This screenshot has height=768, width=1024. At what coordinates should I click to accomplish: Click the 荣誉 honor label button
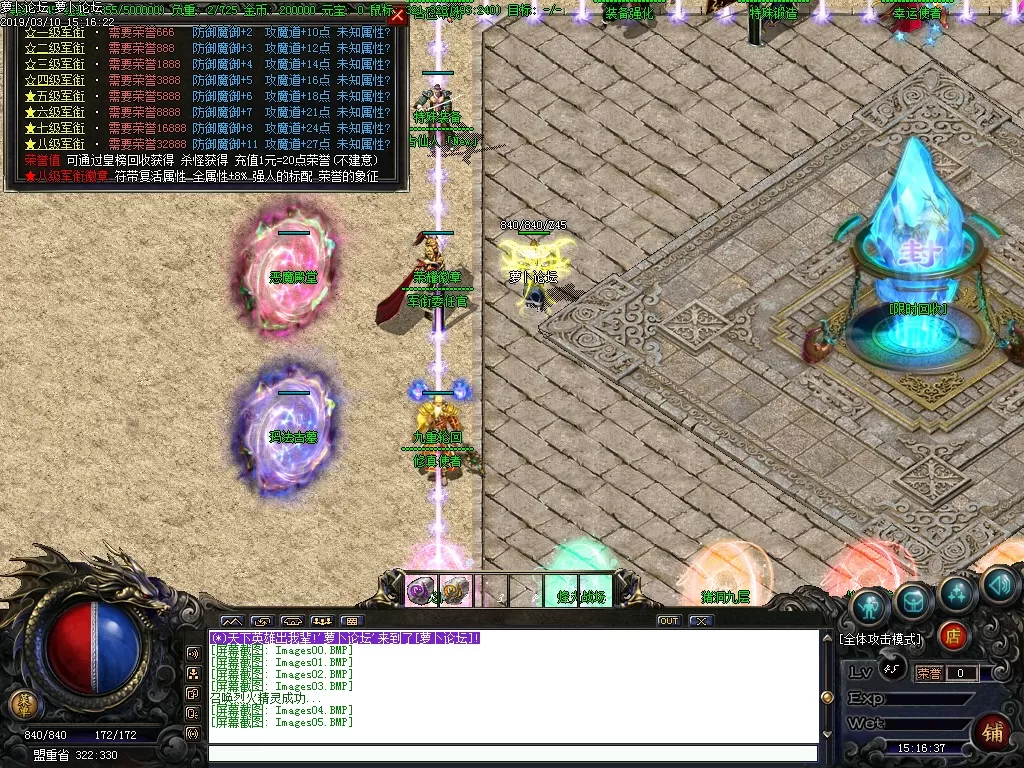930,673
